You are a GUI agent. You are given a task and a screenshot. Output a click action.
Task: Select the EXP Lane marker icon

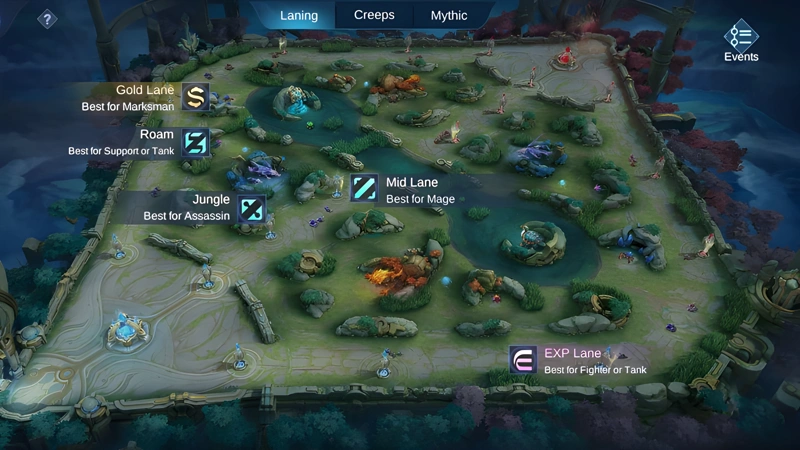523,360
